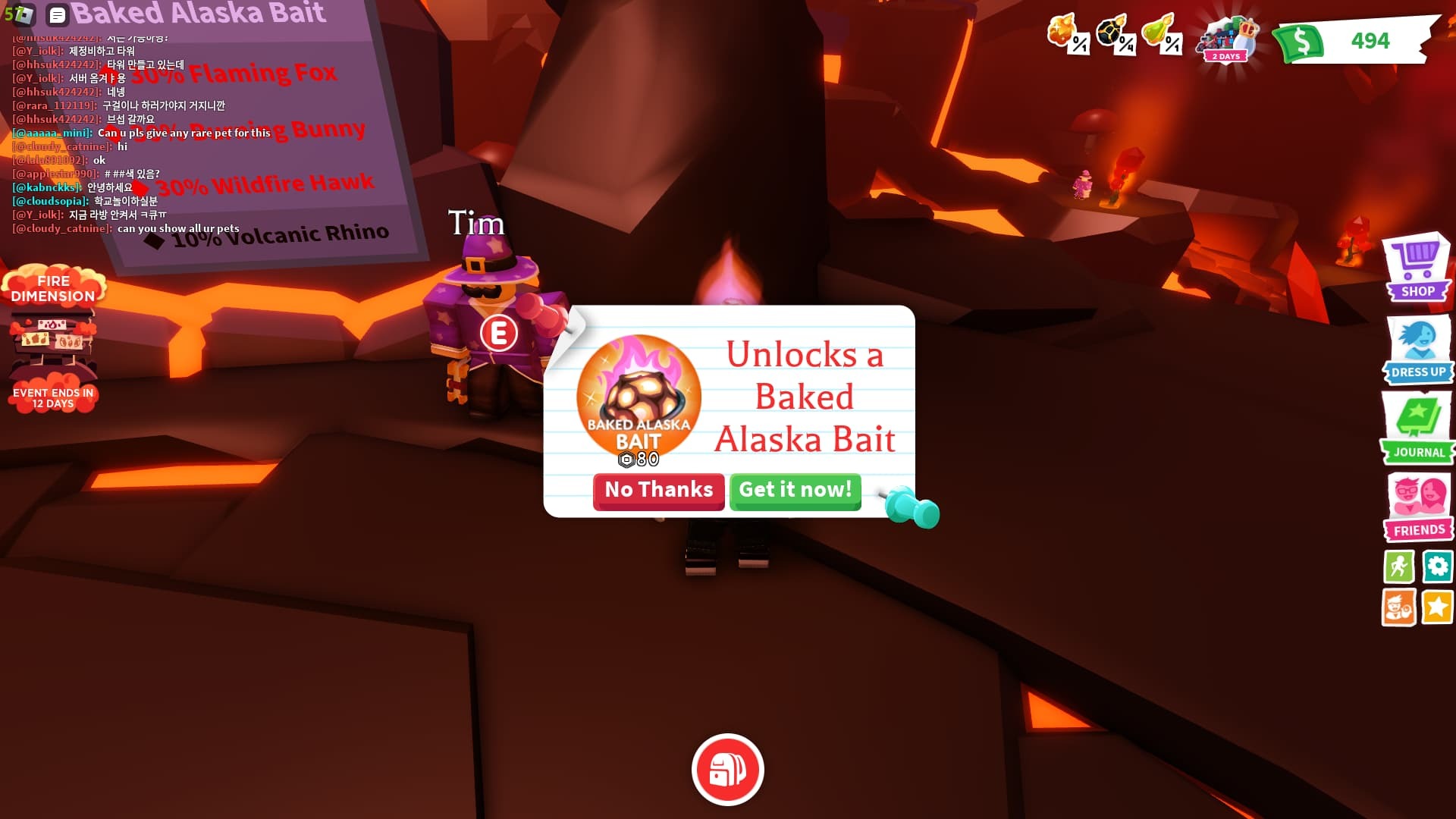Click the yellow star icon
This screenshot has height=819, width=1456.
[1437, 607]
